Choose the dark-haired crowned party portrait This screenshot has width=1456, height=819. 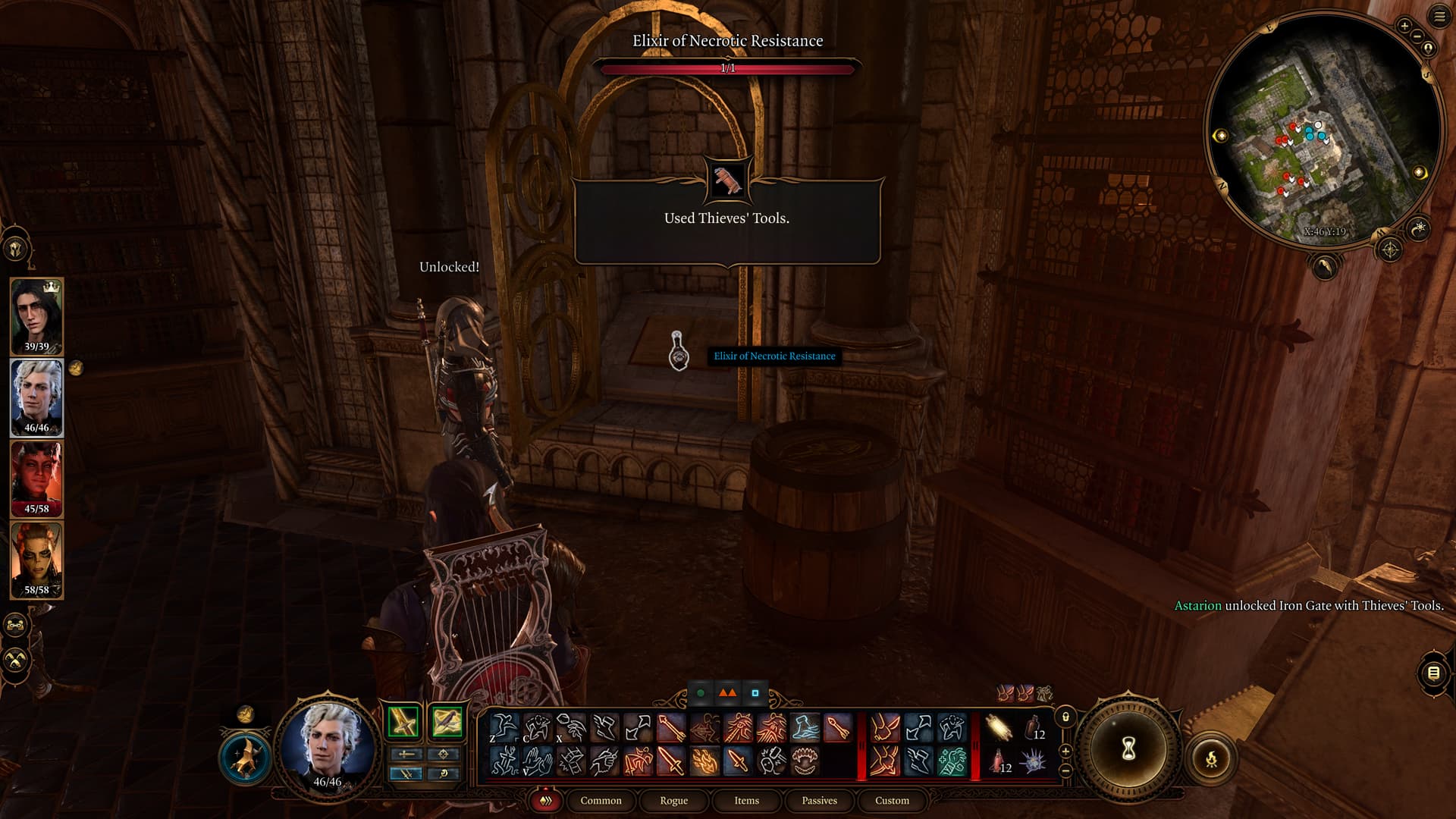coord(36,315)
